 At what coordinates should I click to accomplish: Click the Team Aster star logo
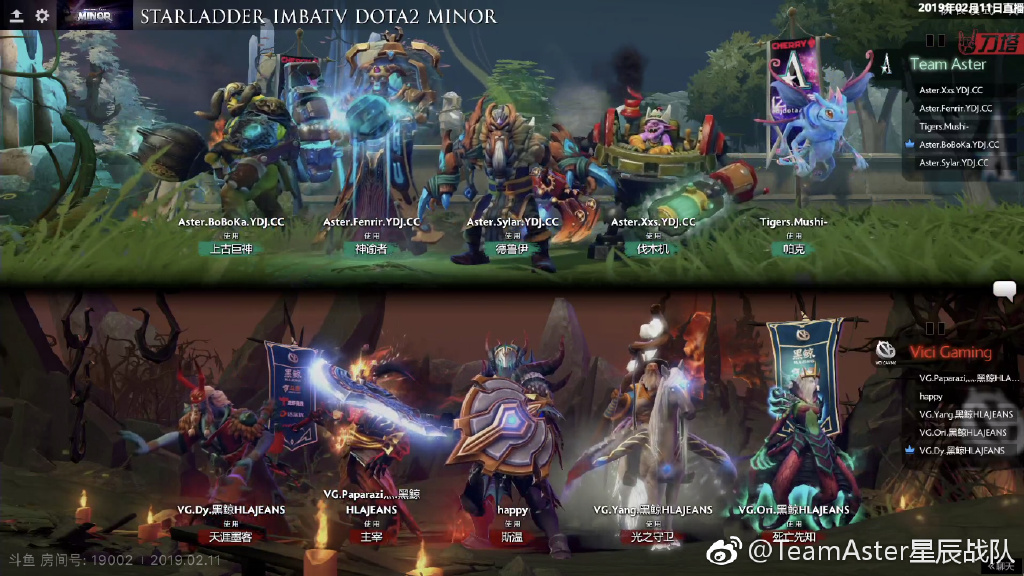[887, 62]
